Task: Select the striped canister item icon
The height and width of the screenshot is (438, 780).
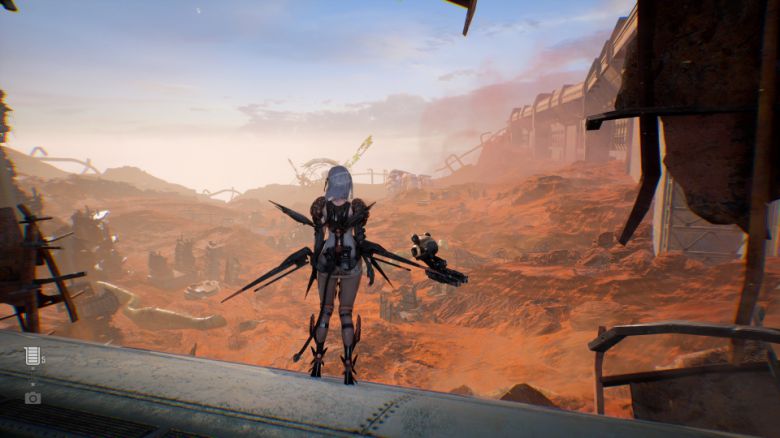Action: (32, 356)
